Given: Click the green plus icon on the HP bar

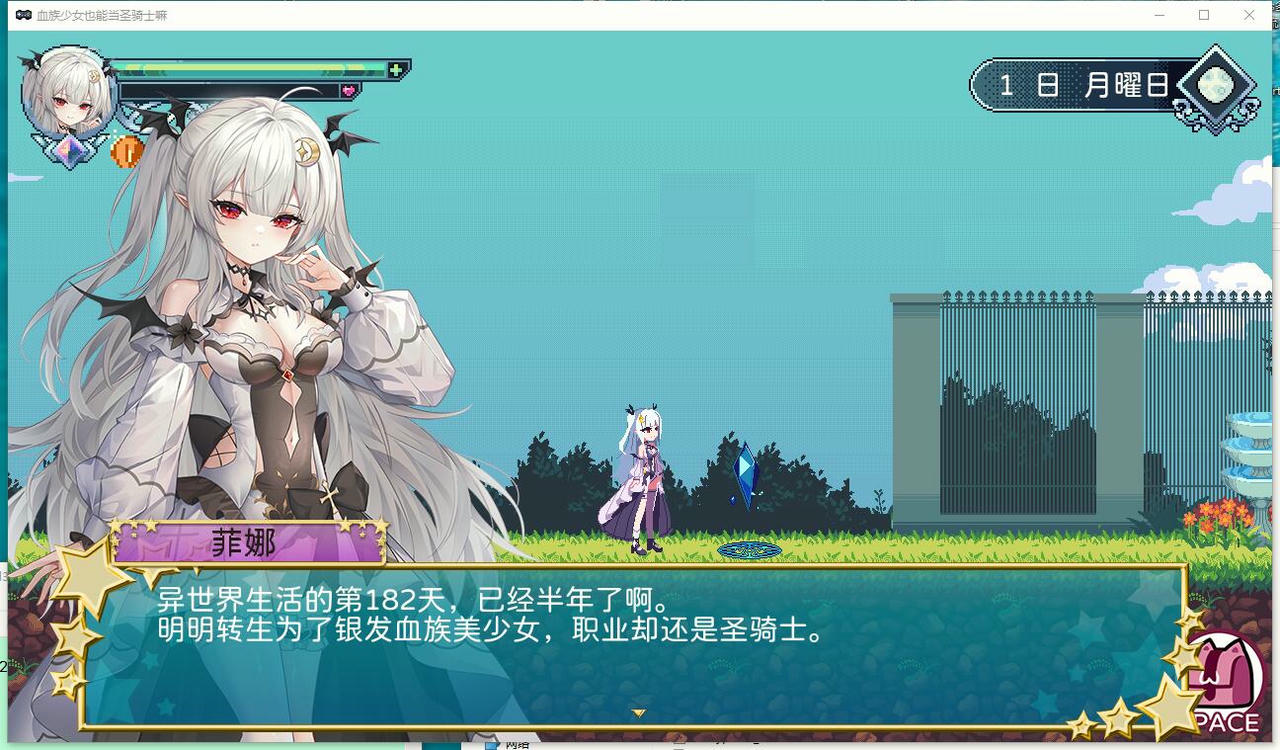Looking at the screenshot, I should coord(397,68).
